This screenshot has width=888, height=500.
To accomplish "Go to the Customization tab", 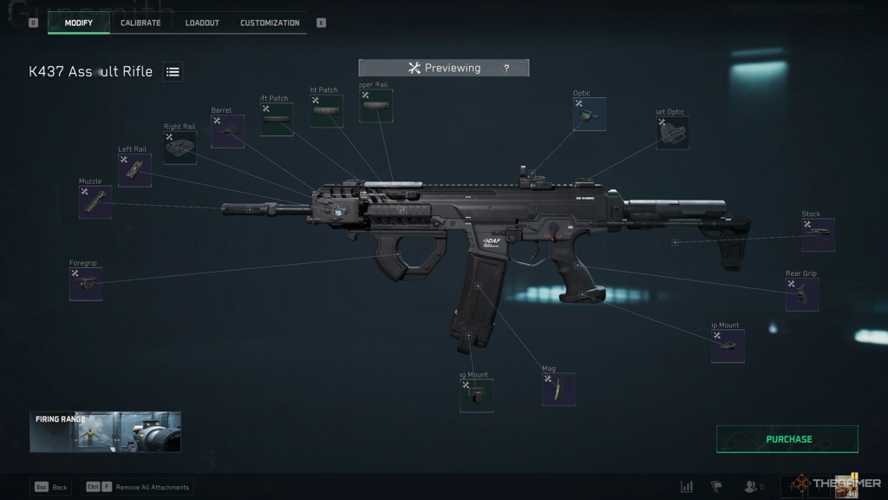I will click(x=269, y=22).
